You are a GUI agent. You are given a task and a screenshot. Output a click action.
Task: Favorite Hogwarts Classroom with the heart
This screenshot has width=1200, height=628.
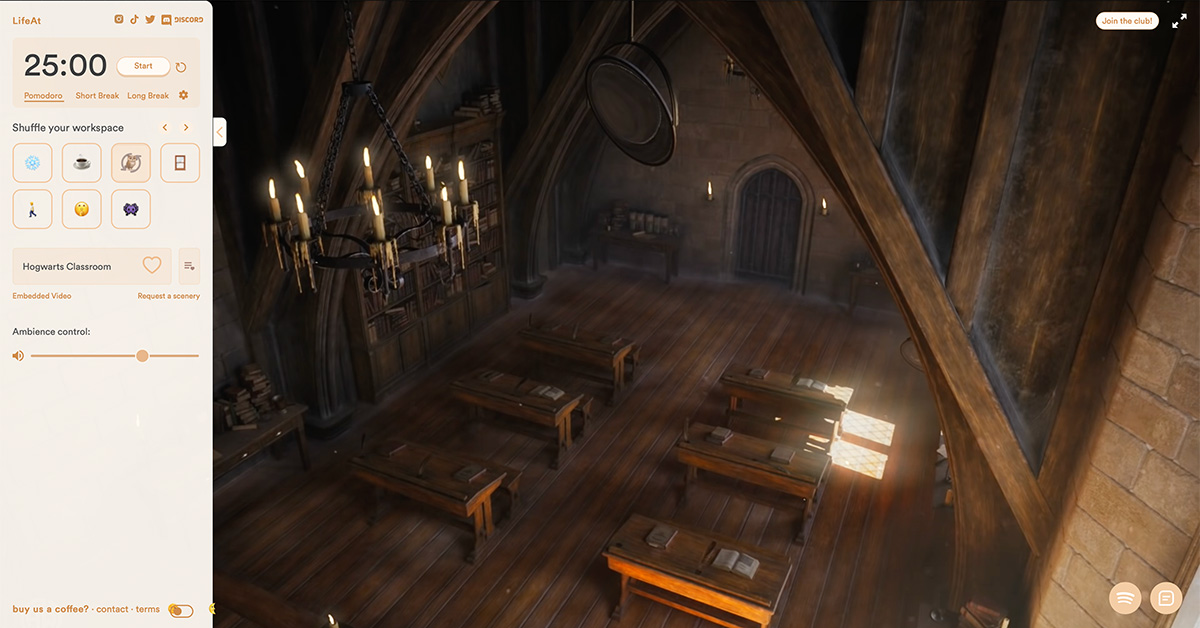[152, 266]
